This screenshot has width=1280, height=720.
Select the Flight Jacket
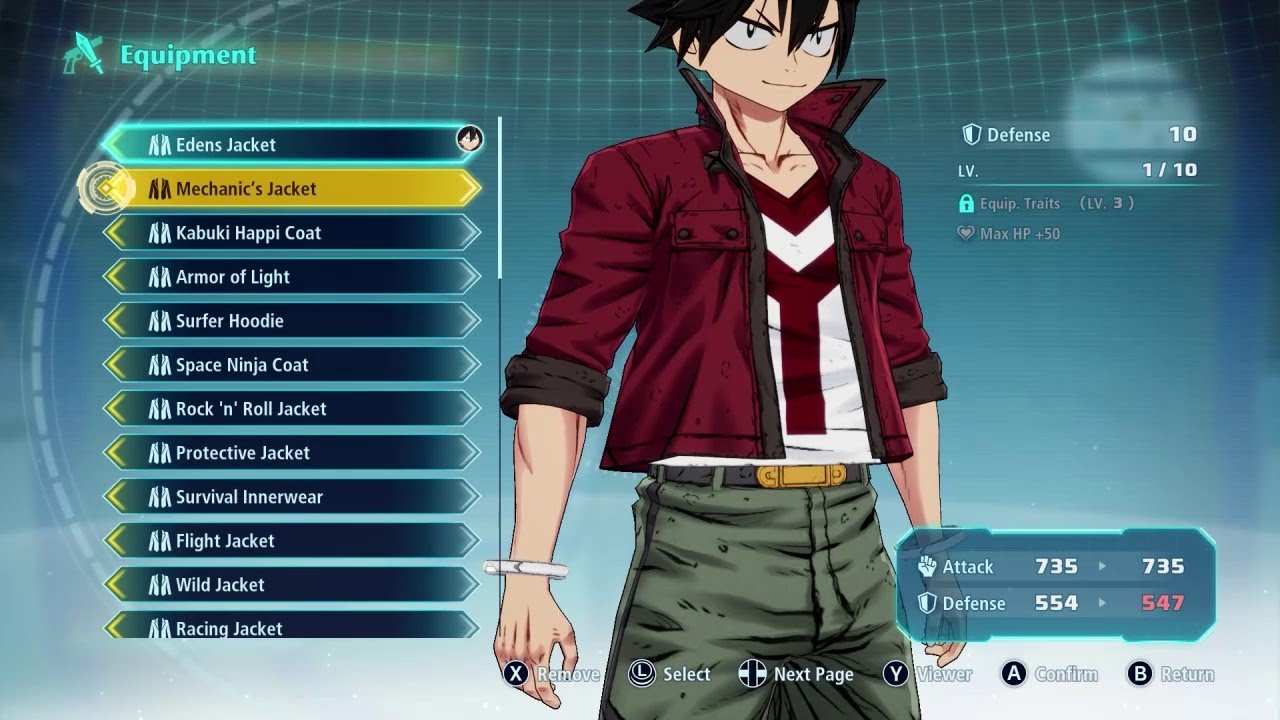[x=290, y=541]
